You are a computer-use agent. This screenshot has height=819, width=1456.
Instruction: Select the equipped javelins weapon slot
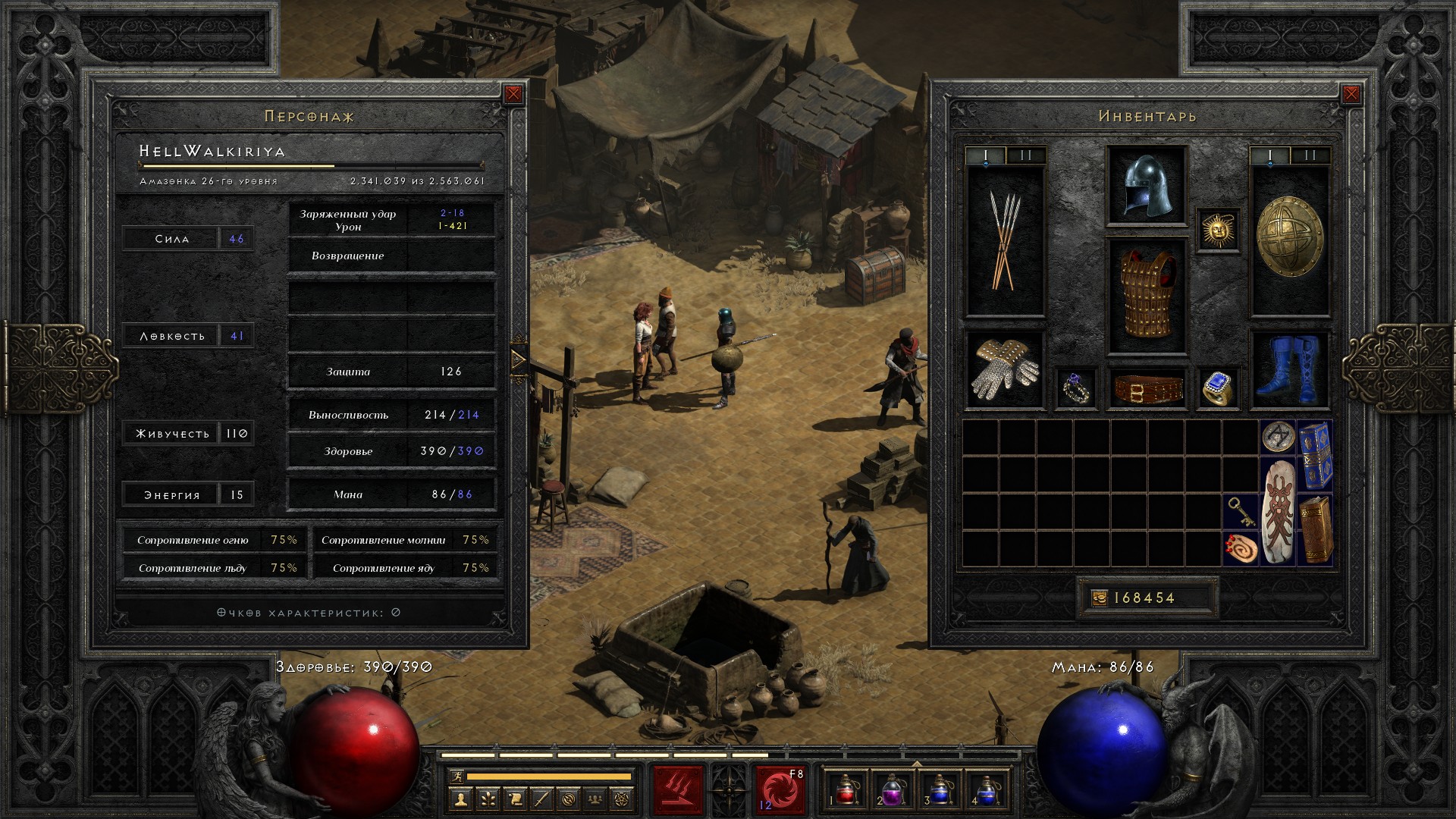1004,240
